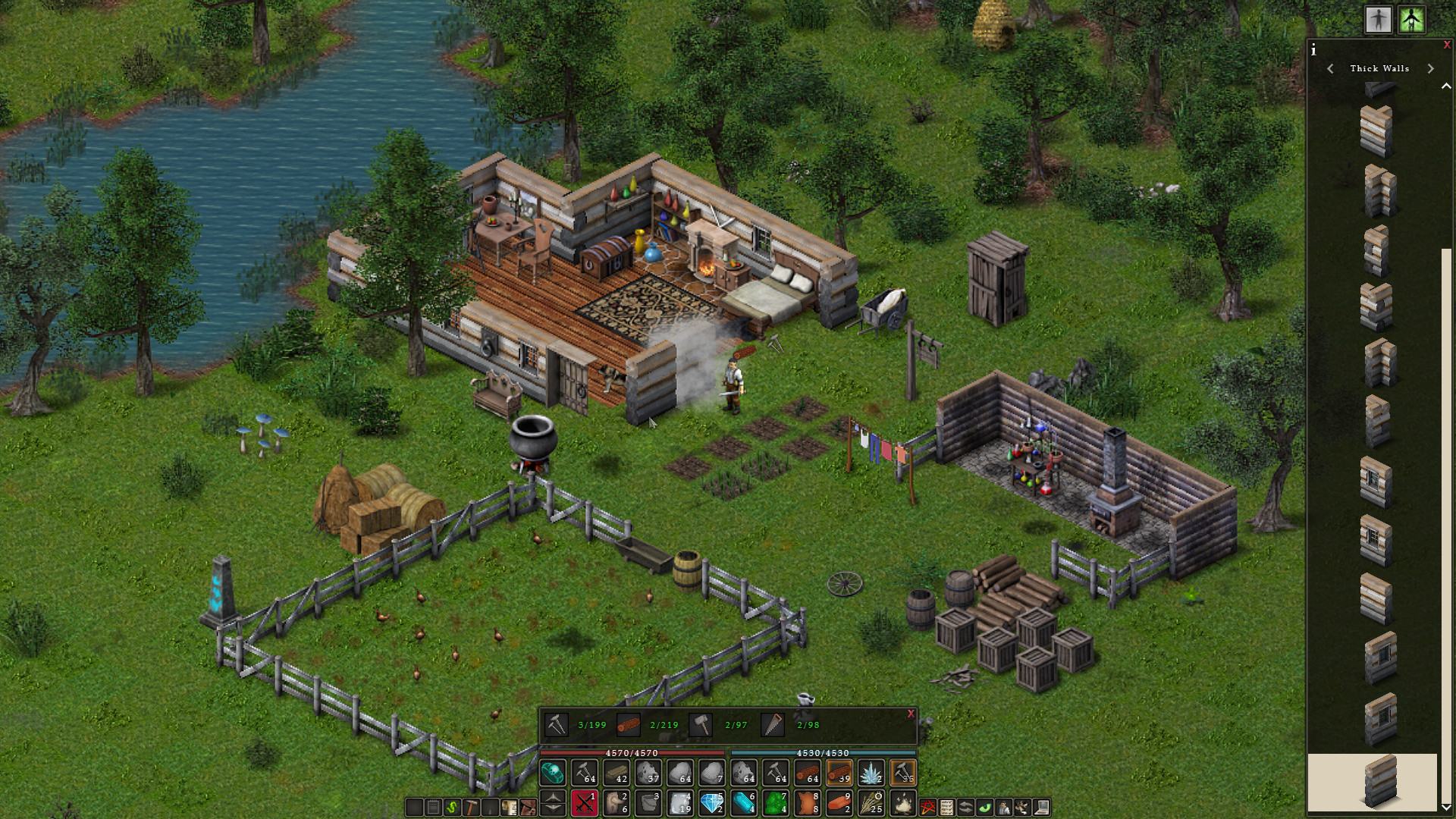Pick the ice crystal inventory slot
The height and width of the screenshot is (819, 1456).
(871, 773)
